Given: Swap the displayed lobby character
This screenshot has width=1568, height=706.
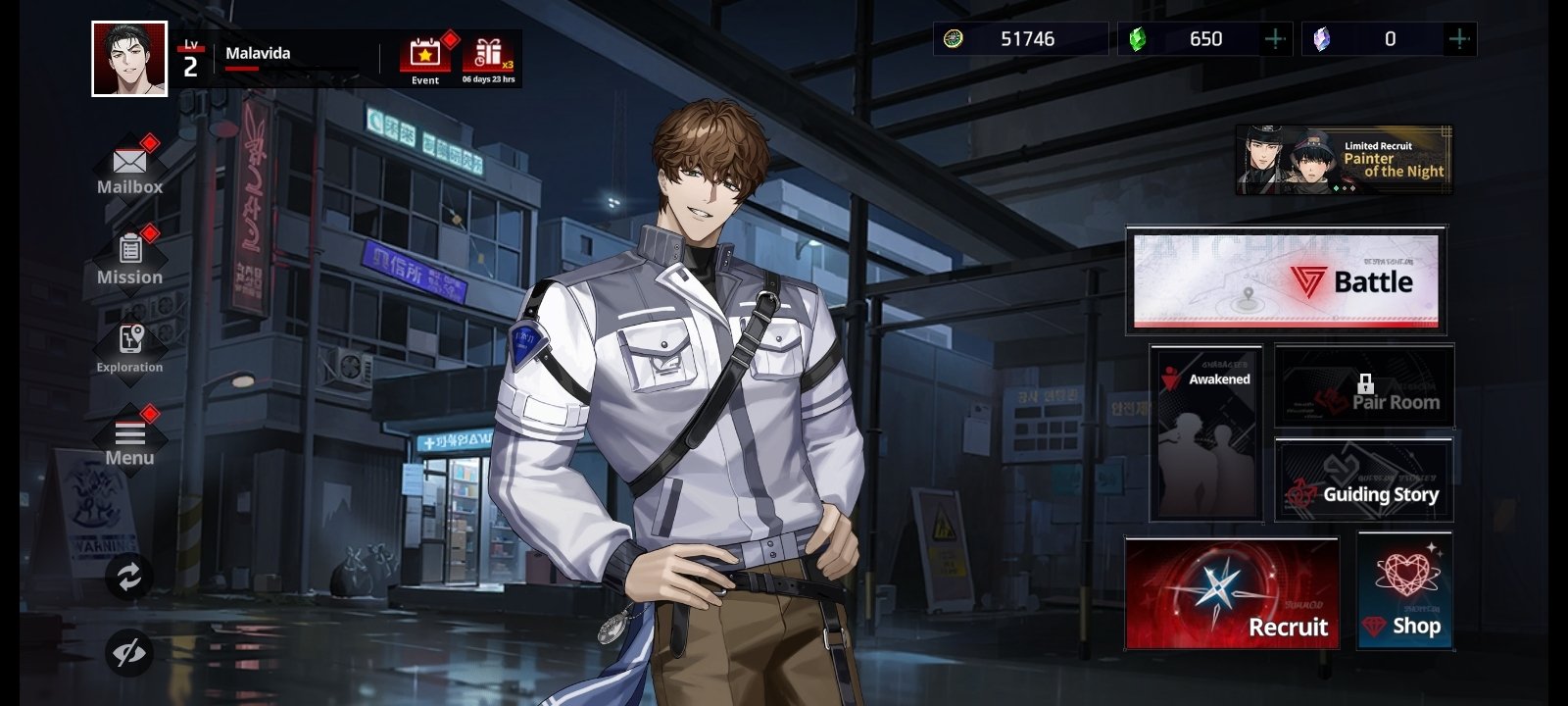Looking at the screenshot, I should click(129, 577).
